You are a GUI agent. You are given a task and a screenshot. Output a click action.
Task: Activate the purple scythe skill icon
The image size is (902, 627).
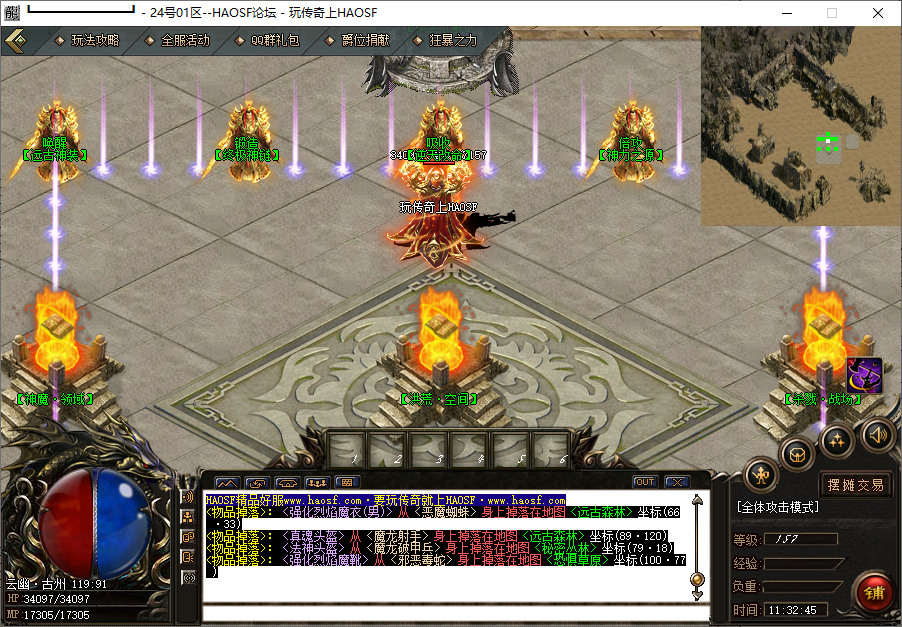863,376
